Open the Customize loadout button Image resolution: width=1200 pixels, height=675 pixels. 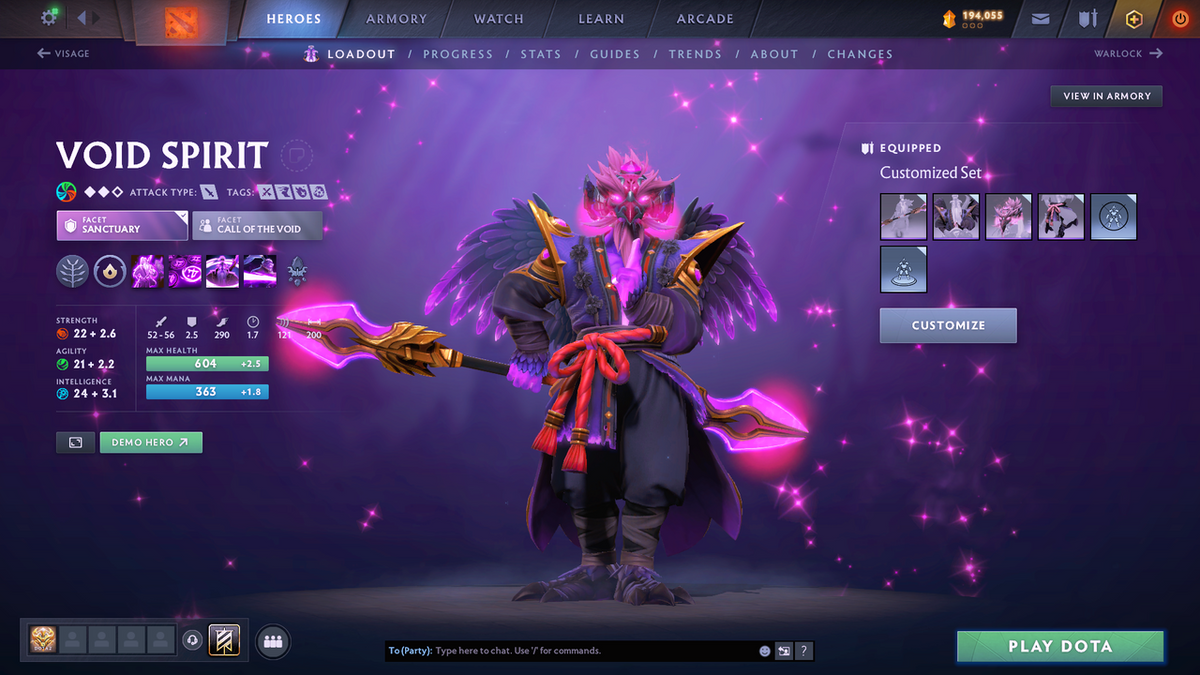(x=948, y=325)
